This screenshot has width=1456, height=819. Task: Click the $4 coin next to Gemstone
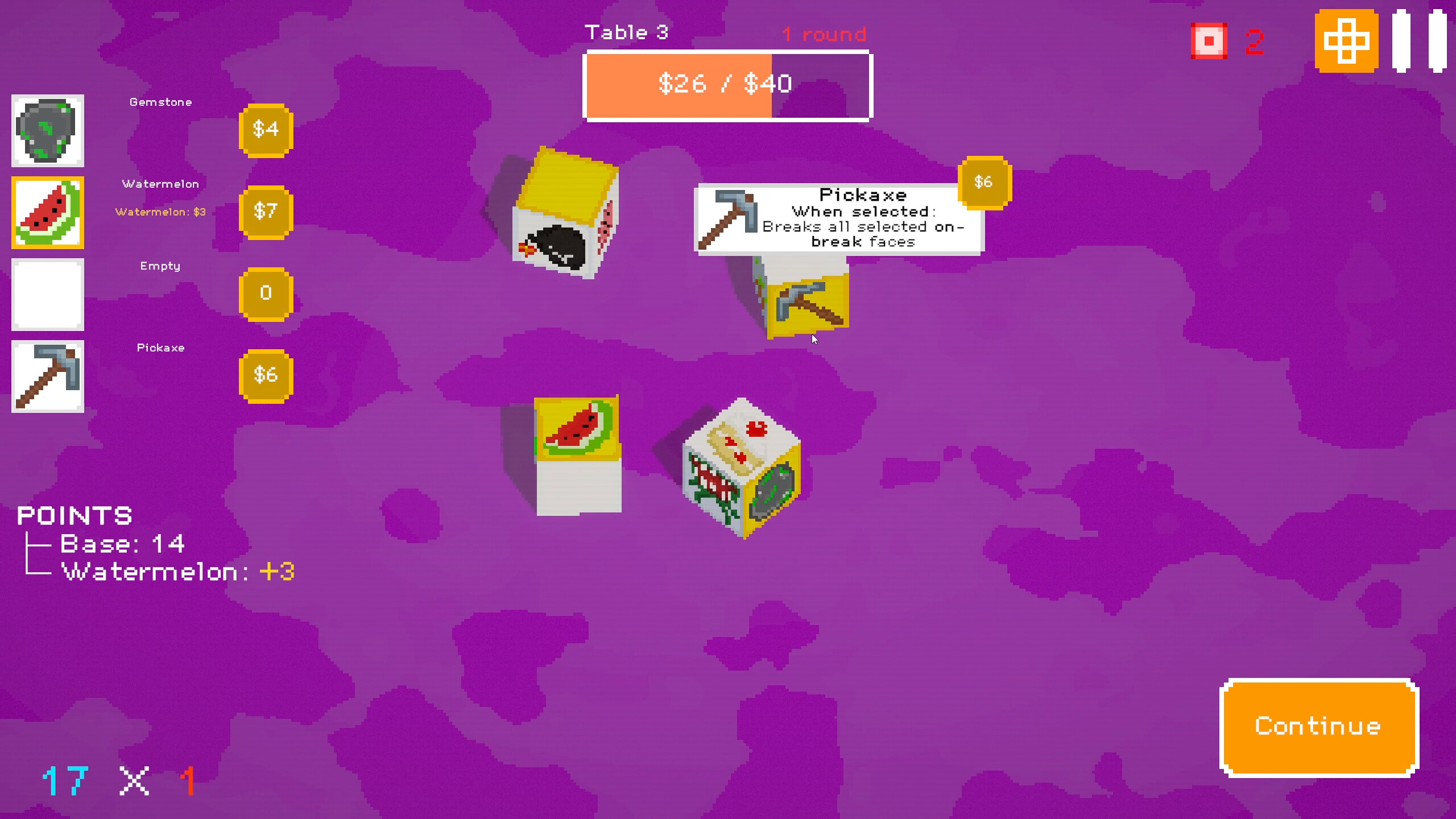(266, 130)
